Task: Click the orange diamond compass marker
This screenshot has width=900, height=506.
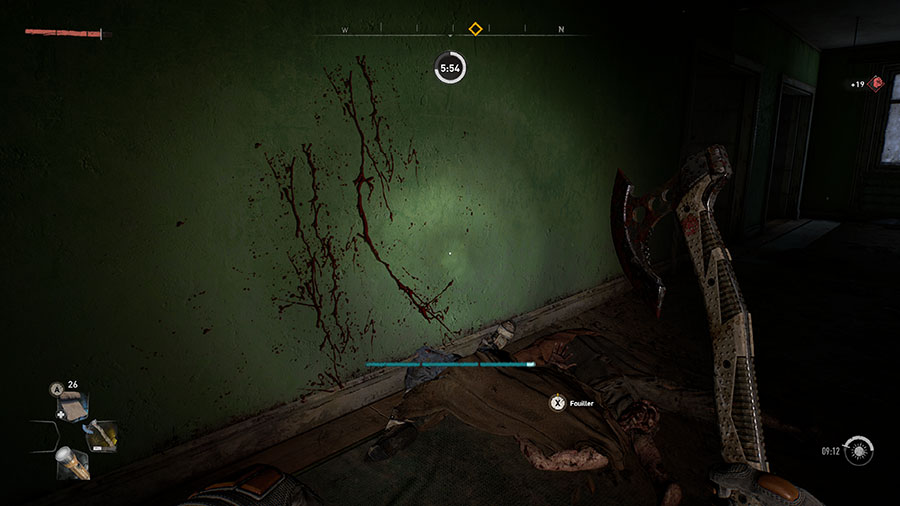Action: tap(476, 28)
